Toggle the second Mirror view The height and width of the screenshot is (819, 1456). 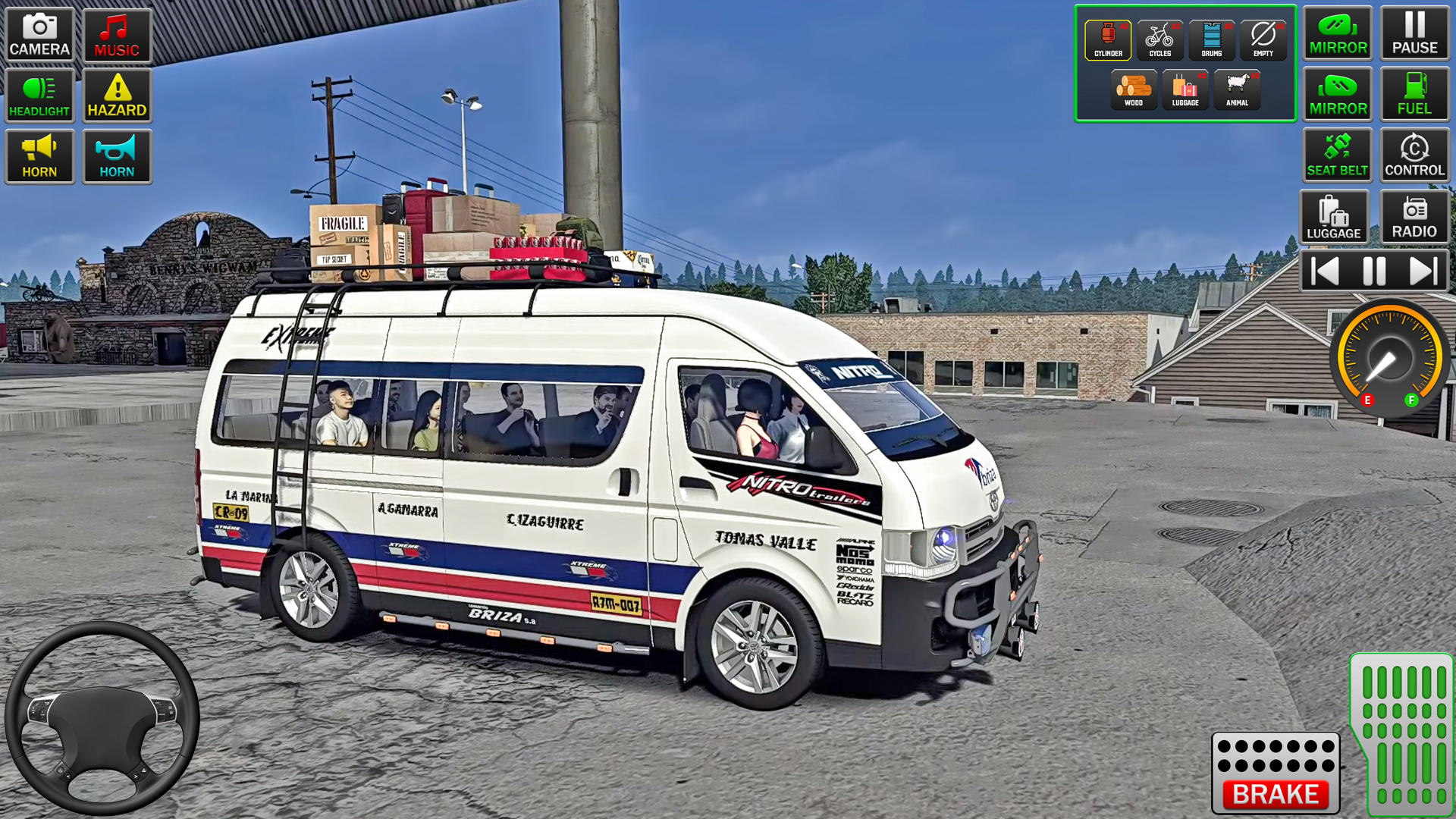pos(1338,94)
